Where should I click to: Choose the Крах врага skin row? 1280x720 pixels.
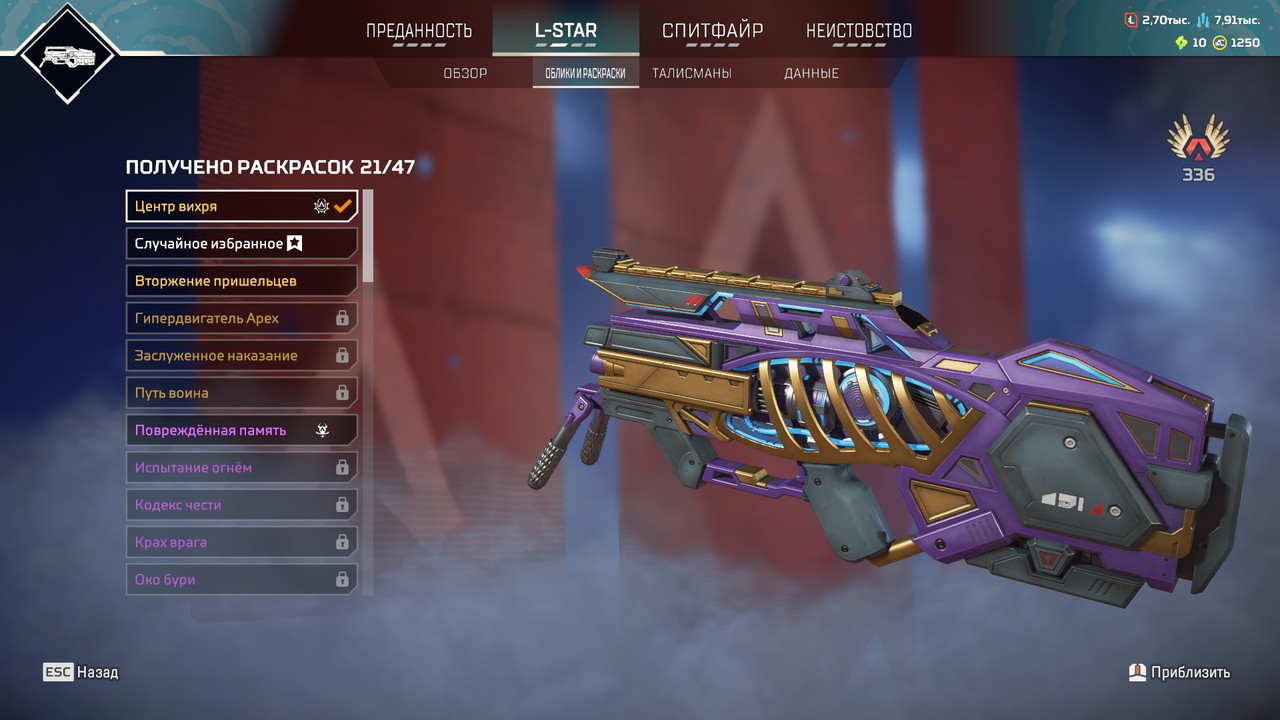241,542
